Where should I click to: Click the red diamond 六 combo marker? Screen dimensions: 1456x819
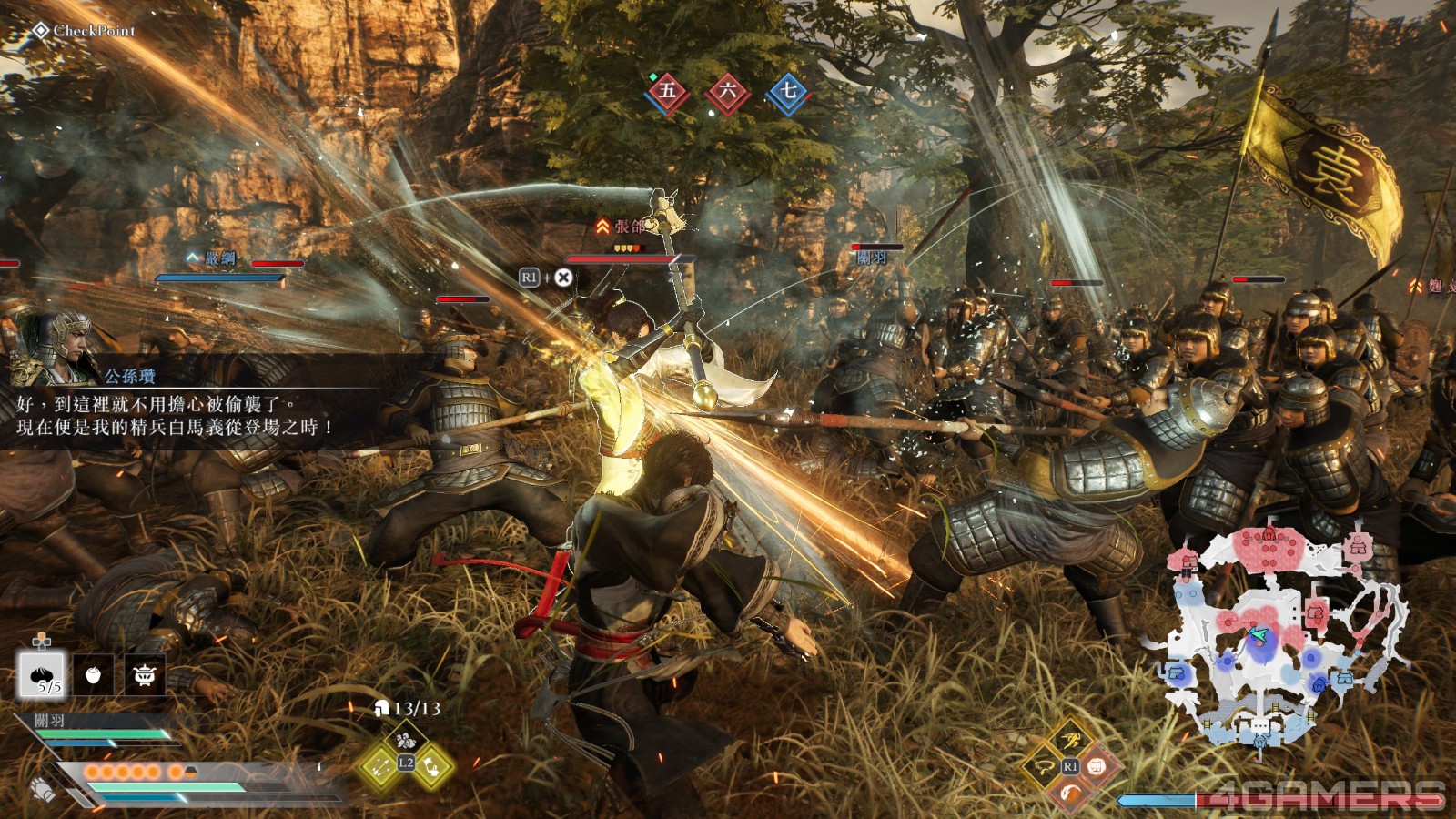tap(728, 91)
